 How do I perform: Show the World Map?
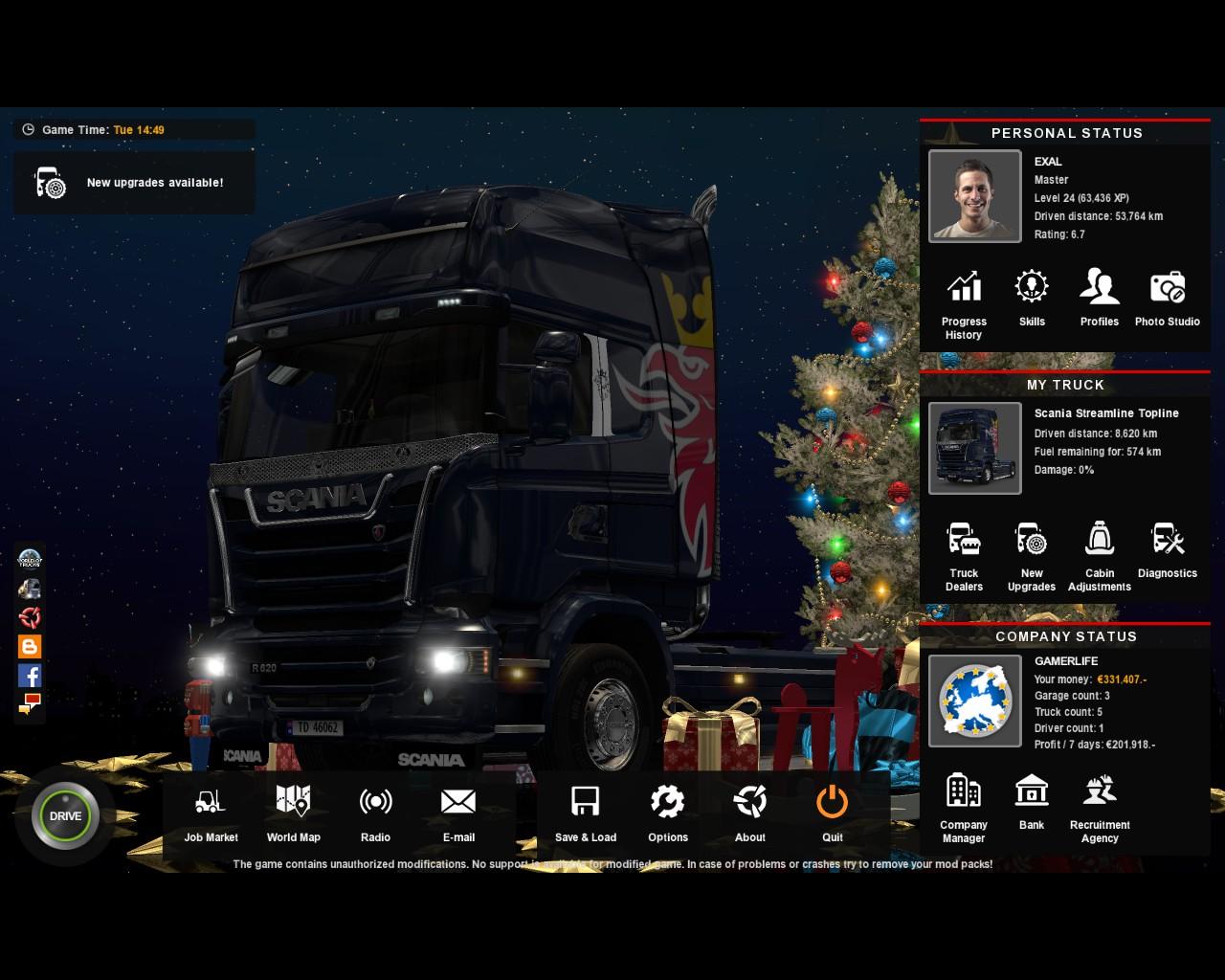tap(293, 813)
